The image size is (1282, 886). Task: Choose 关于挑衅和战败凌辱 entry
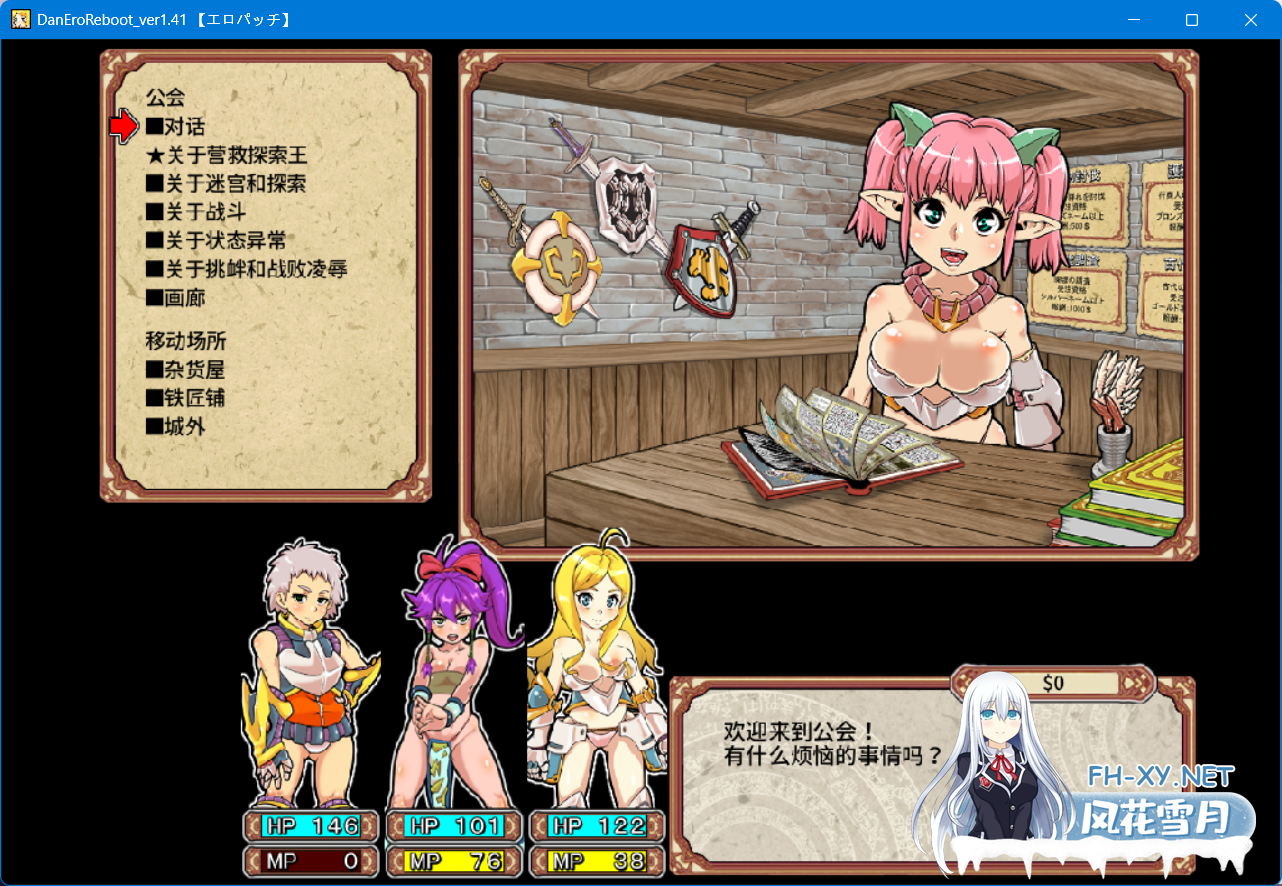(x=246, y=269)
